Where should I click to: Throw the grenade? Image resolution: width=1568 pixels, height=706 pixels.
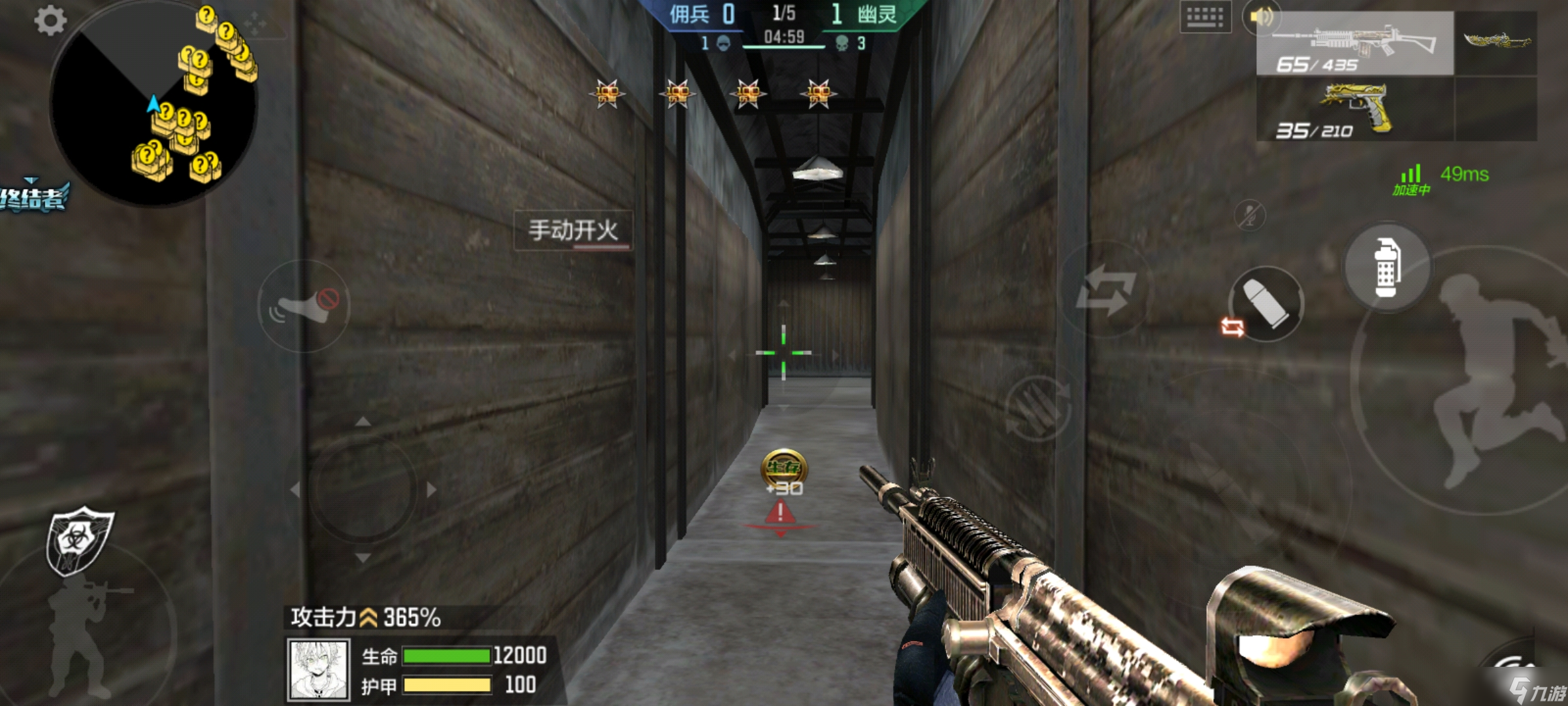[1387, 267]
